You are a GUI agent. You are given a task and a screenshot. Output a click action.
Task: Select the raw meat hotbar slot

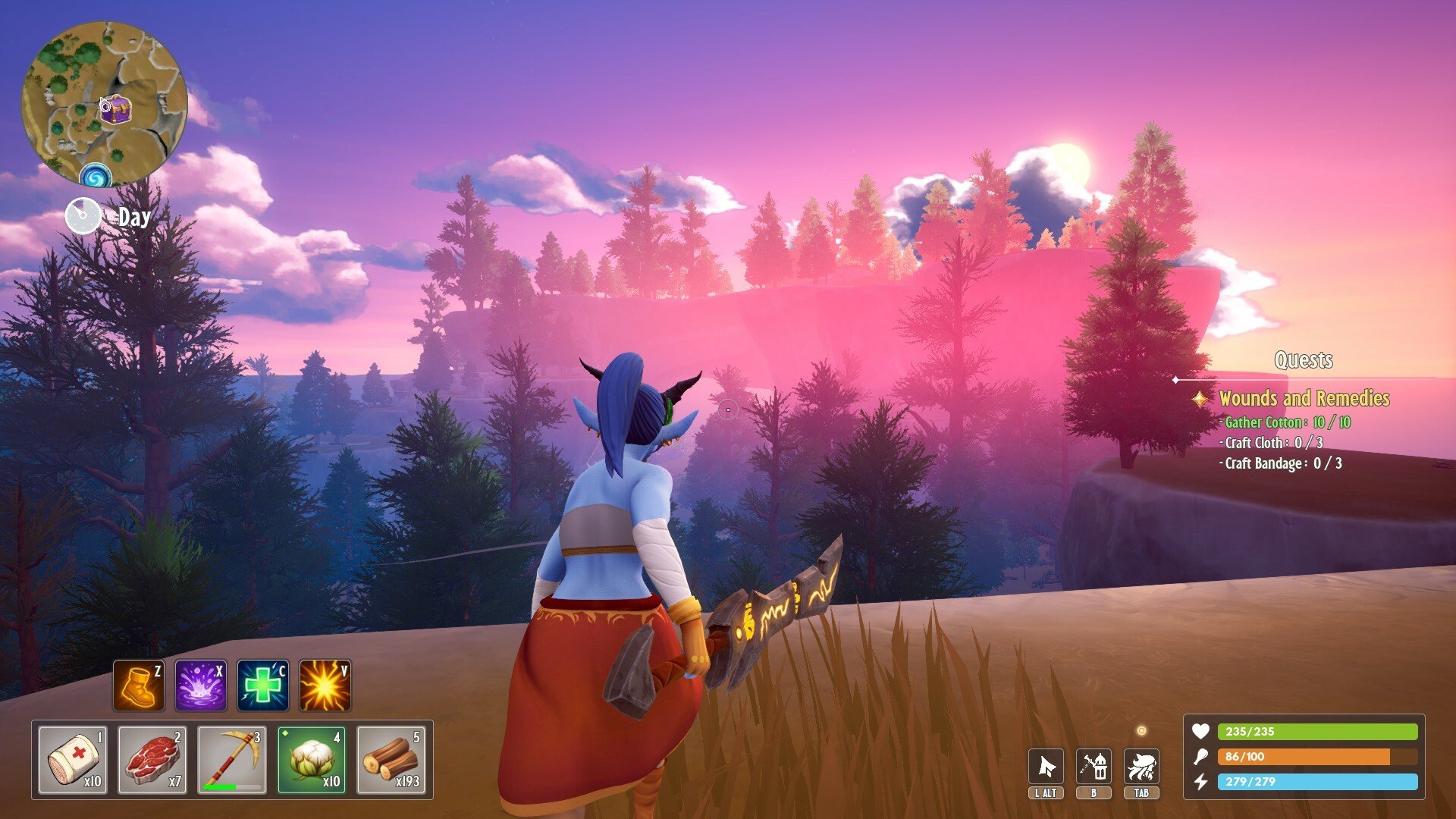[152, 760]
